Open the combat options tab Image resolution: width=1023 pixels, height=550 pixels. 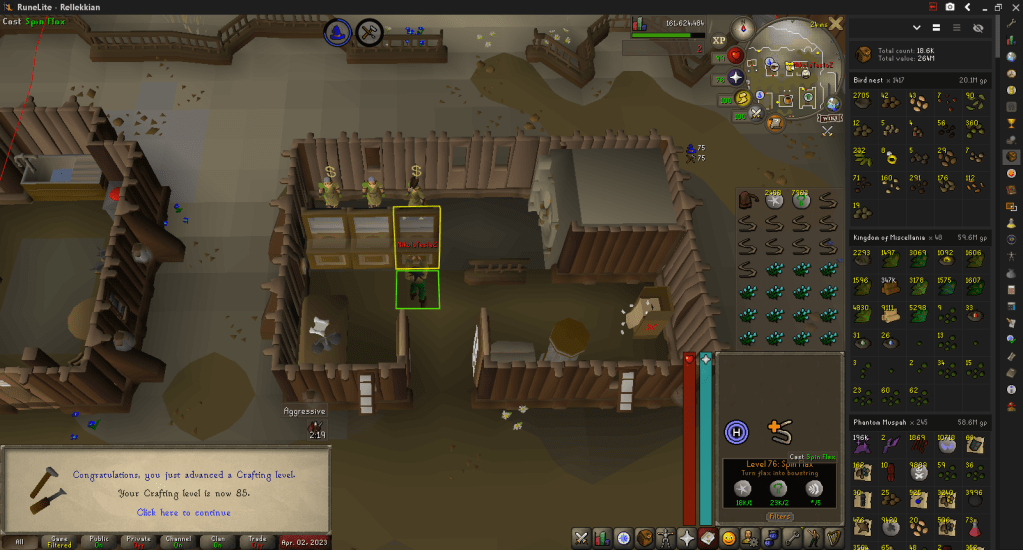point(582,538)
